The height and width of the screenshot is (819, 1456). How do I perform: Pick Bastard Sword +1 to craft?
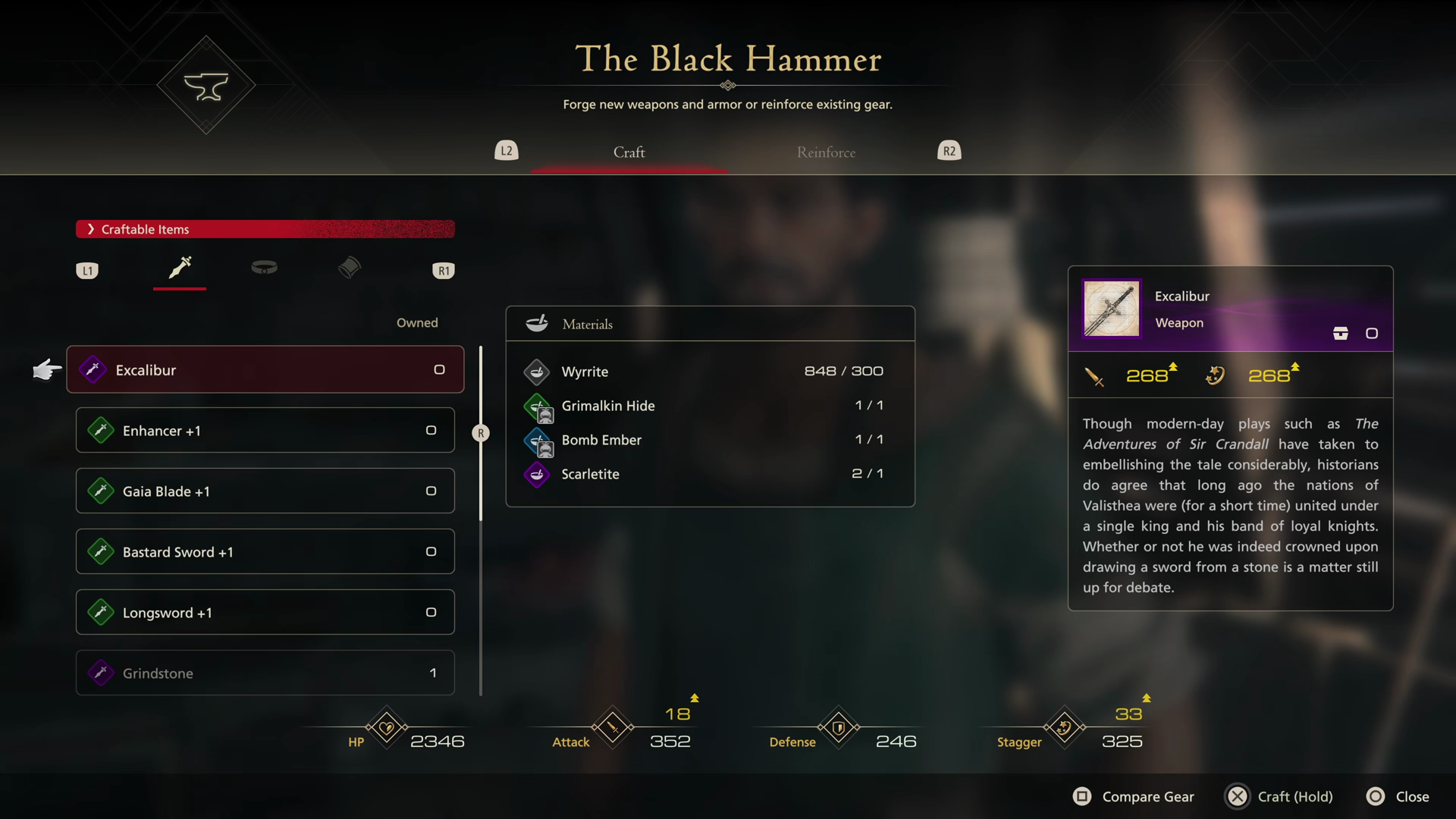point(265,552)
